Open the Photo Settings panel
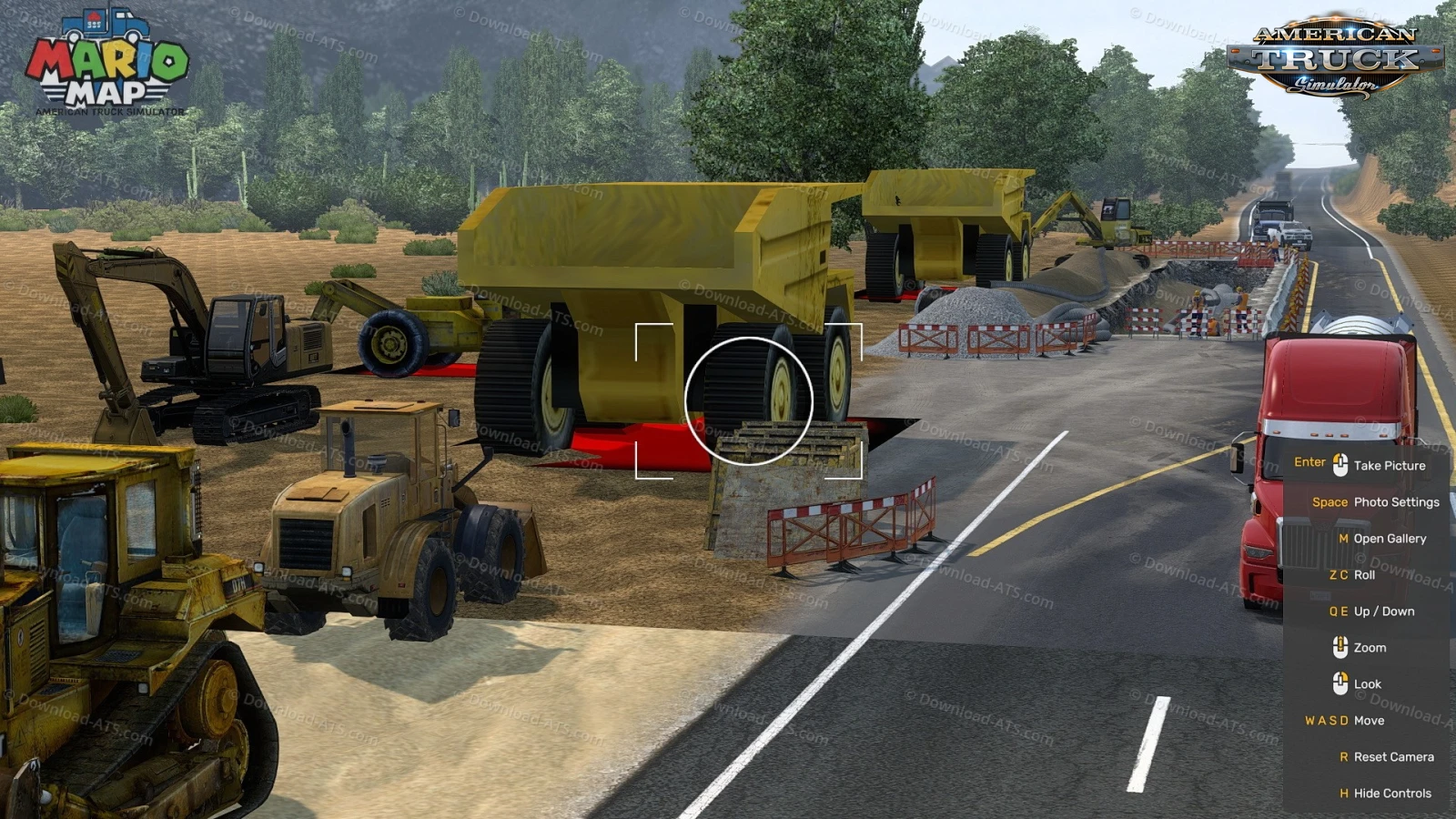The width and height of the screenshot is (1456, 819). [x=1395, y=501]
